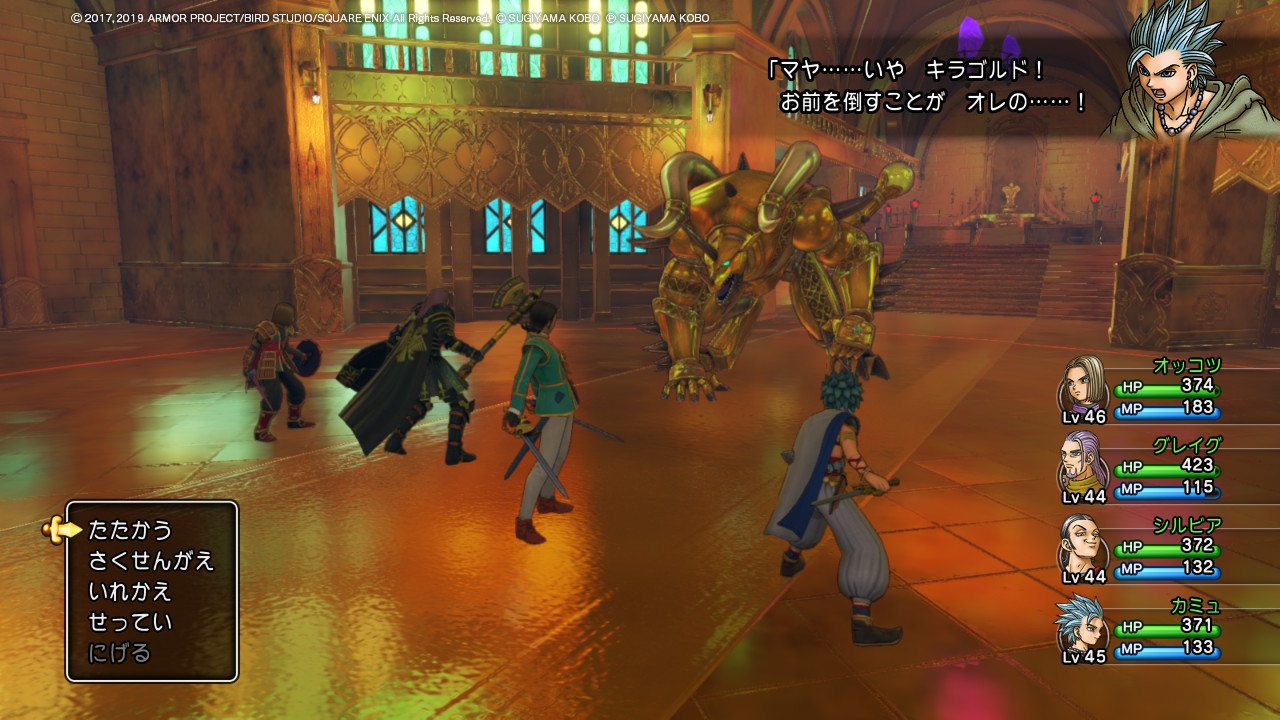Select たたかう from the battle menu
Image resolution: width=1280 pixels, height=720 pixels.
(x=131, y=530)
